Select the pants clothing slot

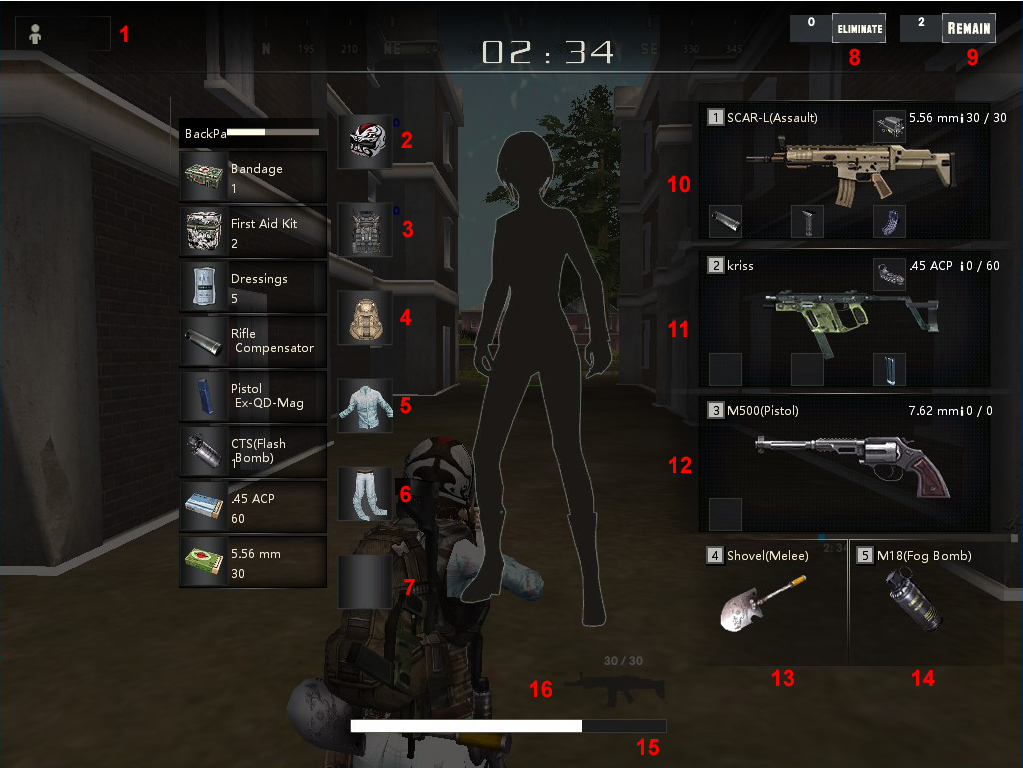364,493
